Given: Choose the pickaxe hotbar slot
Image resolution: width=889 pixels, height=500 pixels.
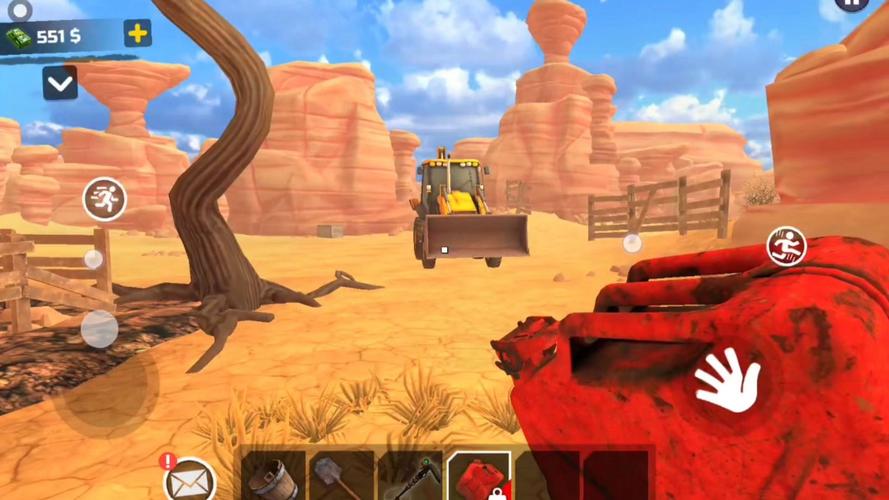Looking at the screenshot, I should (x=410, y=477).
